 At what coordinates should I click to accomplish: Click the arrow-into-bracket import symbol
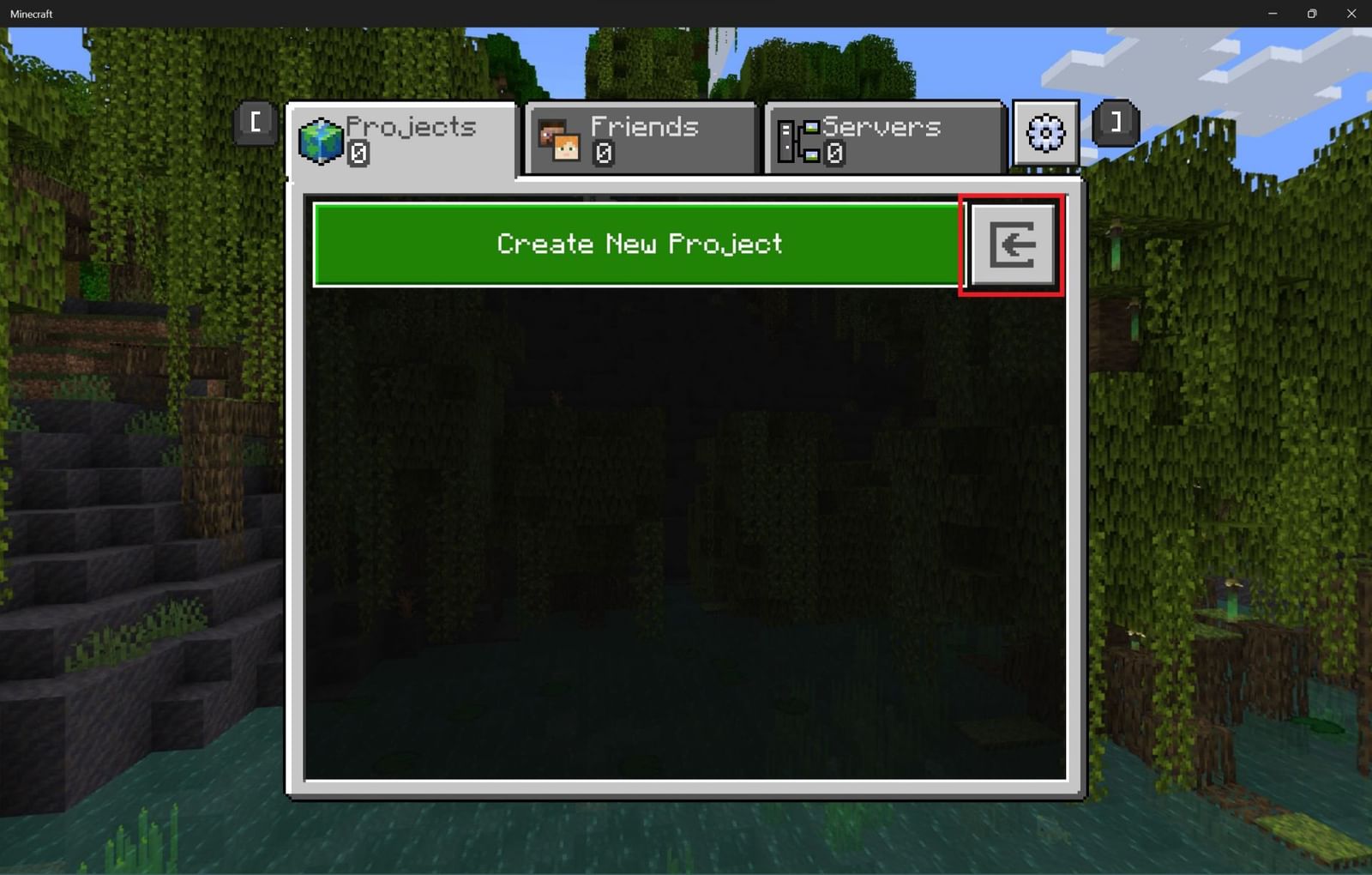coord(1014,244)
